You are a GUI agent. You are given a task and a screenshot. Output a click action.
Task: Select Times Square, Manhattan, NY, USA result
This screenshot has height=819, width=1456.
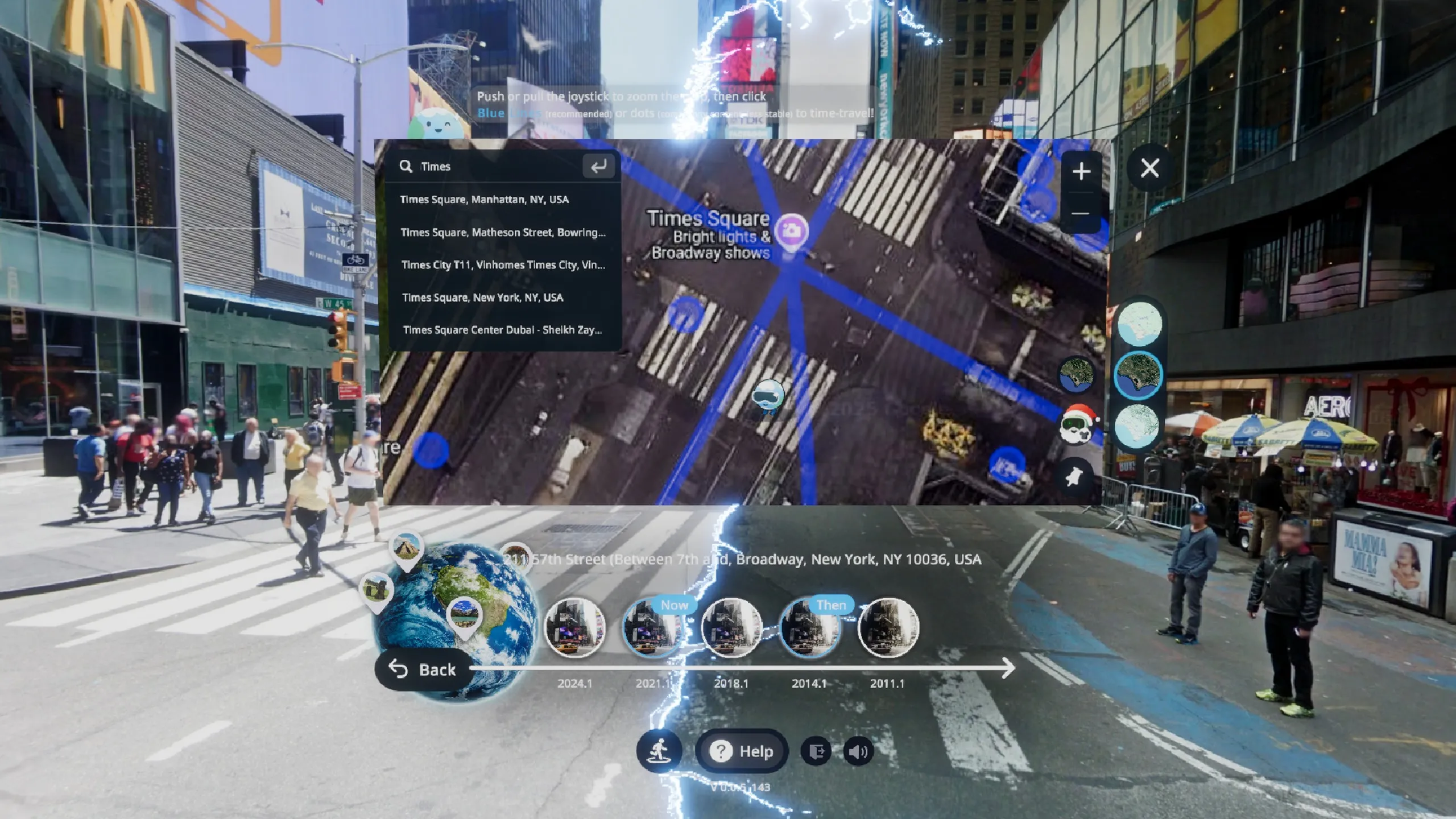(x=484, y=200)
